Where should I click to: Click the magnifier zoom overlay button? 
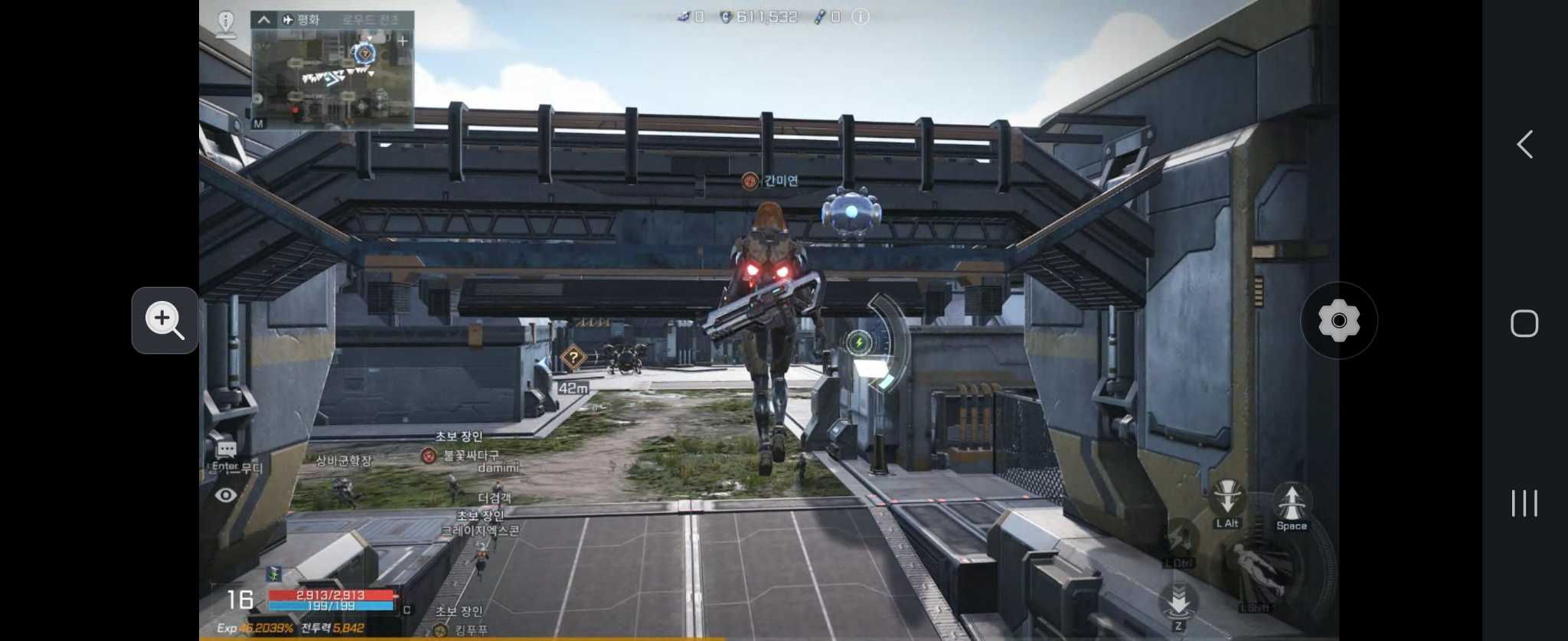tap(165, 320)
